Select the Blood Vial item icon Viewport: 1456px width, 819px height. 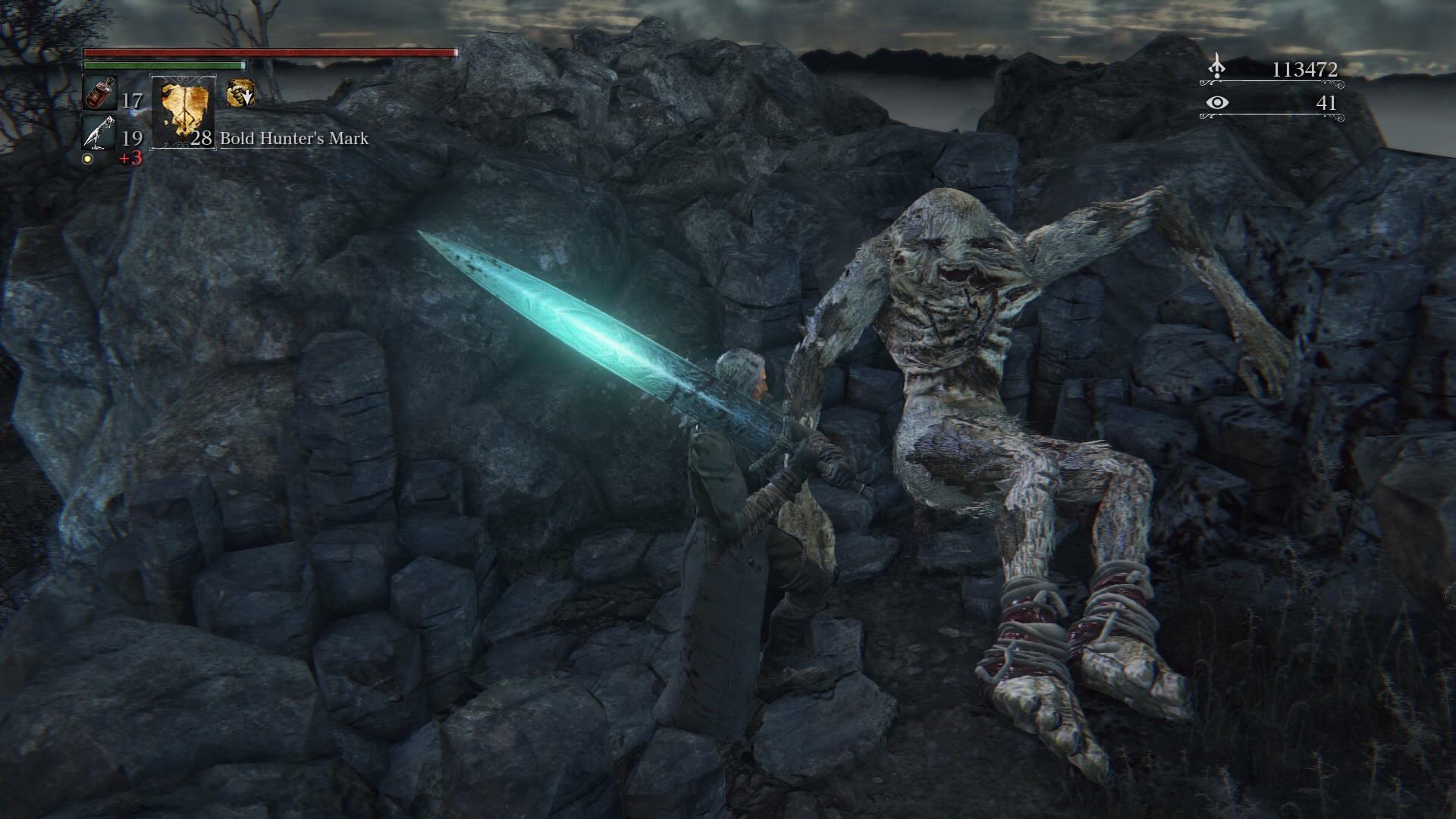point(99,95)
